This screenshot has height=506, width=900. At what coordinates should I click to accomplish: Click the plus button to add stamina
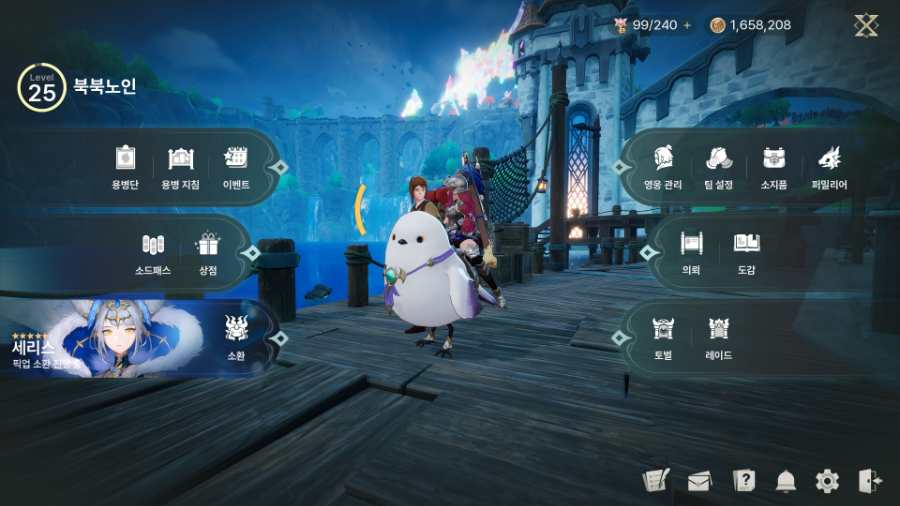tap(687, 25)
